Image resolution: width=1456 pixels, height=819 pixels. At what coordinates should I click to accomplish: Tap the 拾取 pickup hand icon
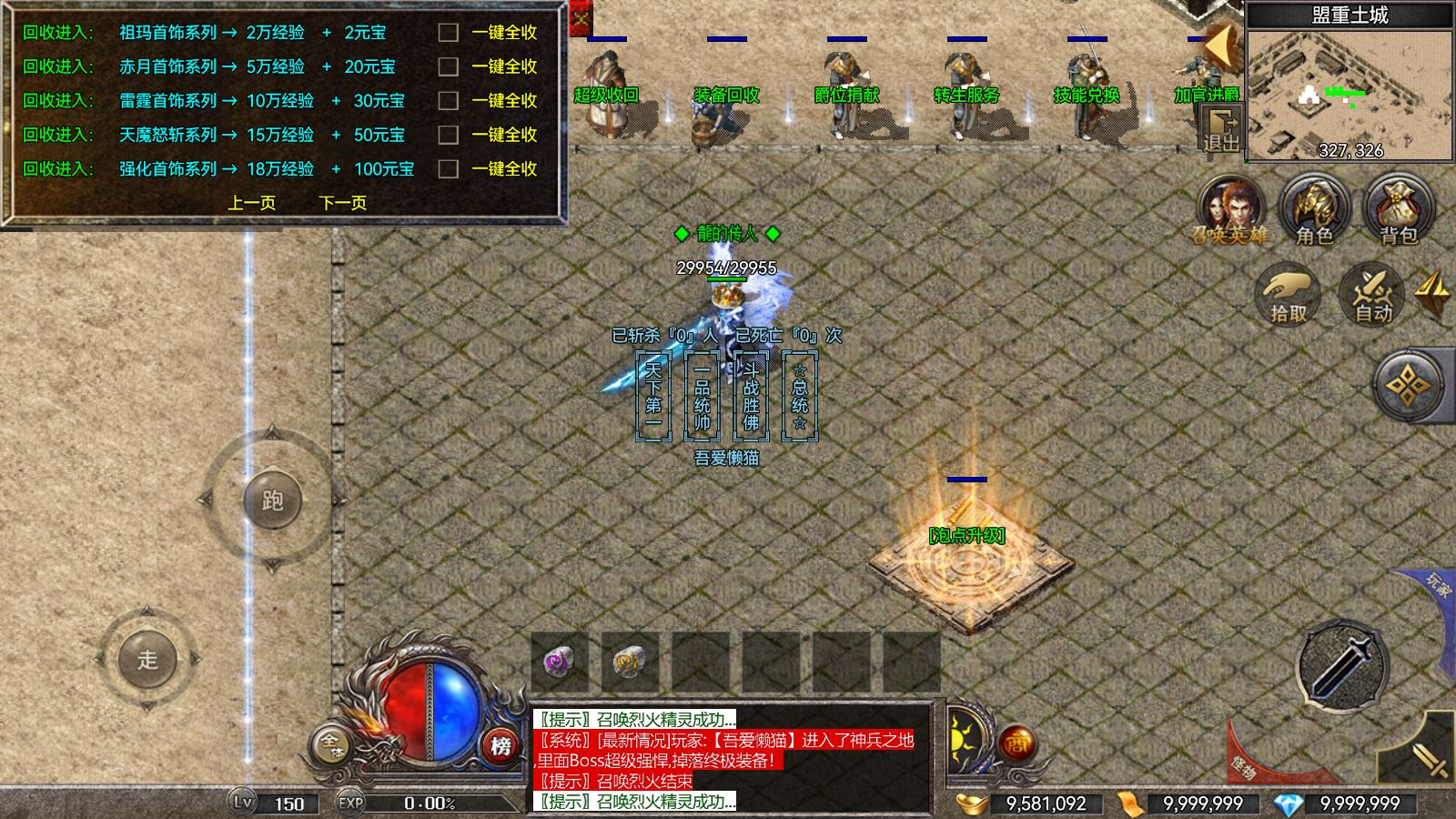coord(1288,296)
